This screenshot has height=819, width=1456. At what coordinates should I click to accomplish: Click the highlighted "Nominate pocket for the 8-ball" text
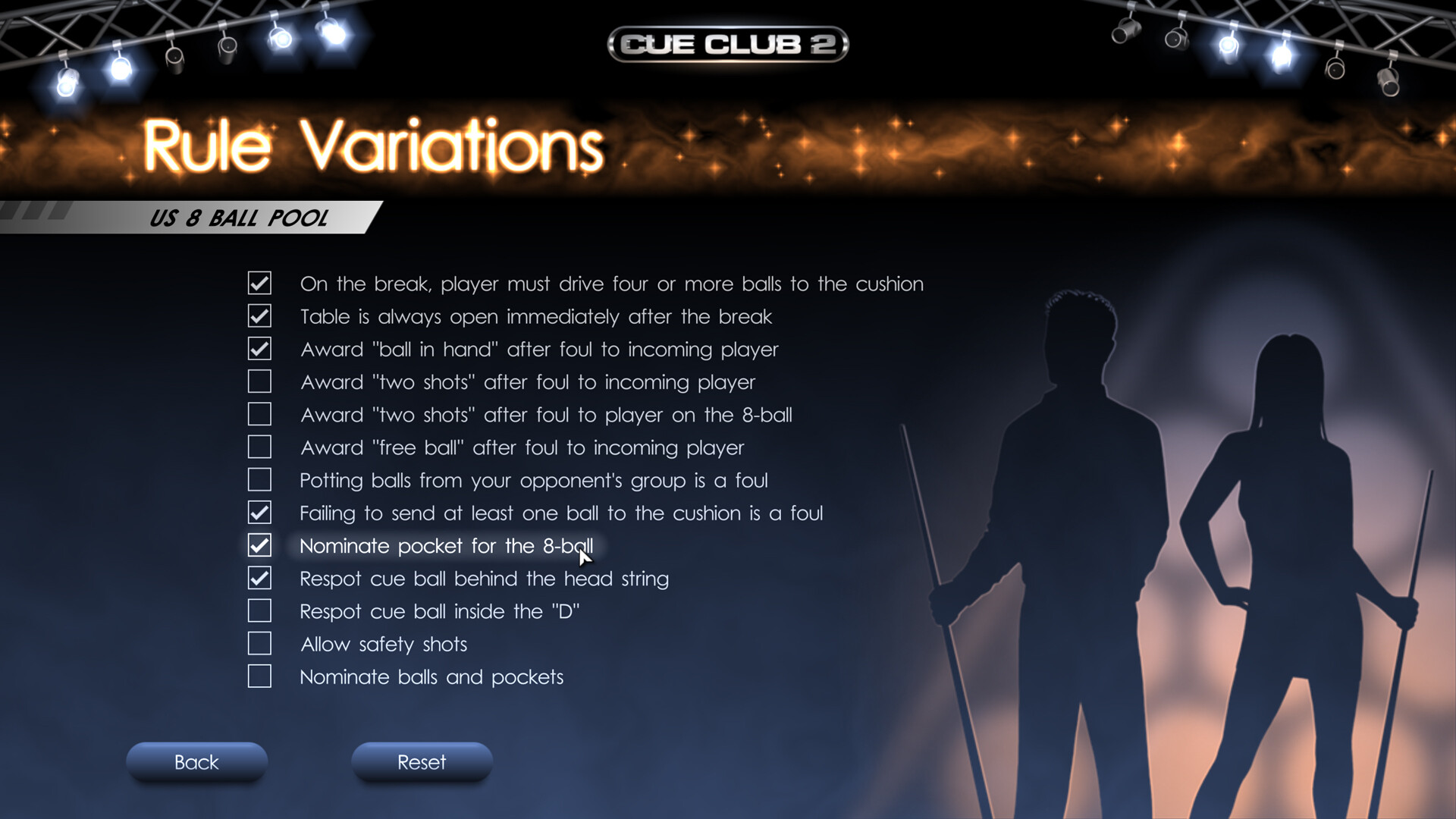[447, 545]
